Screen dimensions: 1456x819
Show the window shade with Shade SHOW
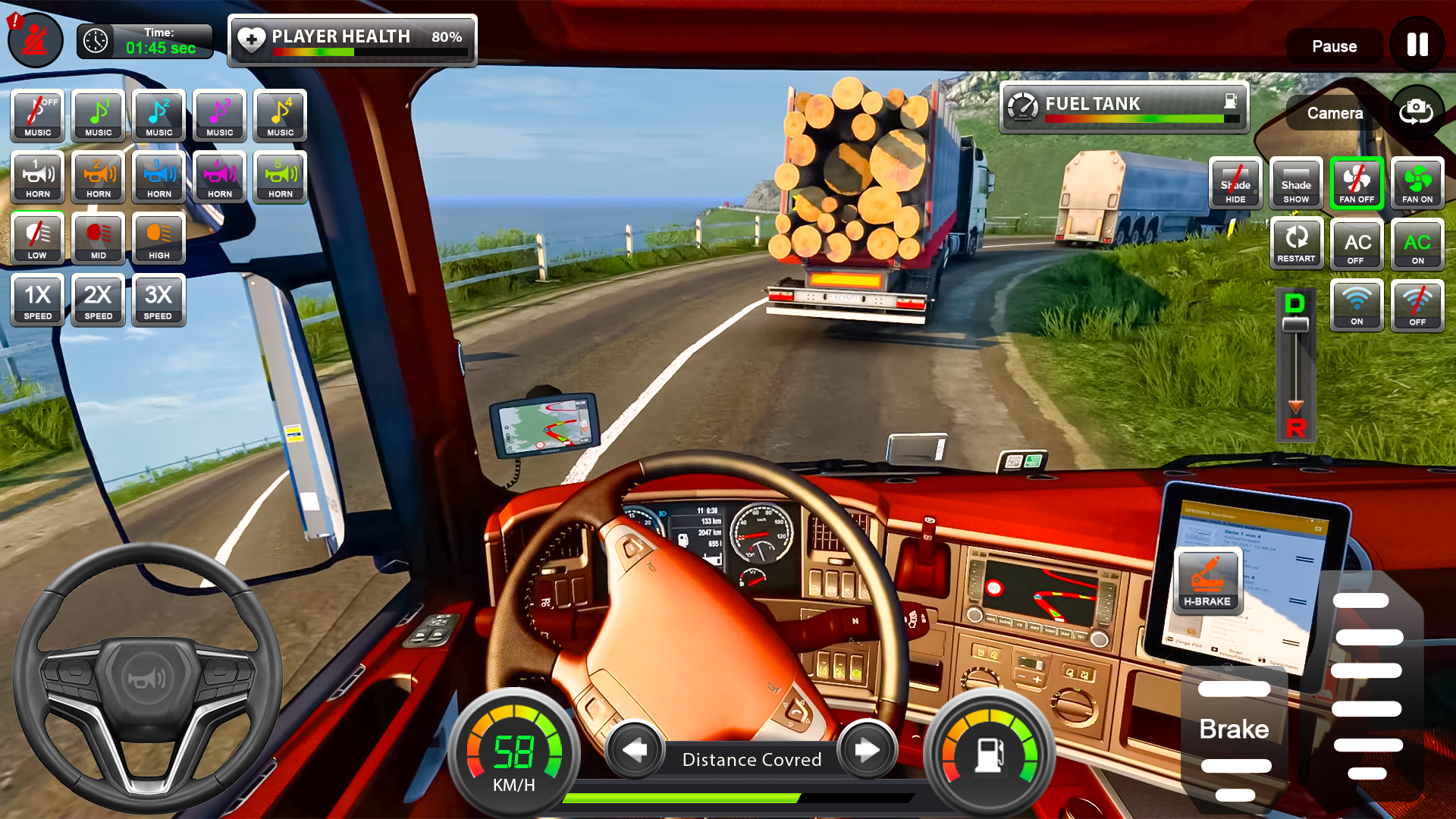click(1296, 183)
